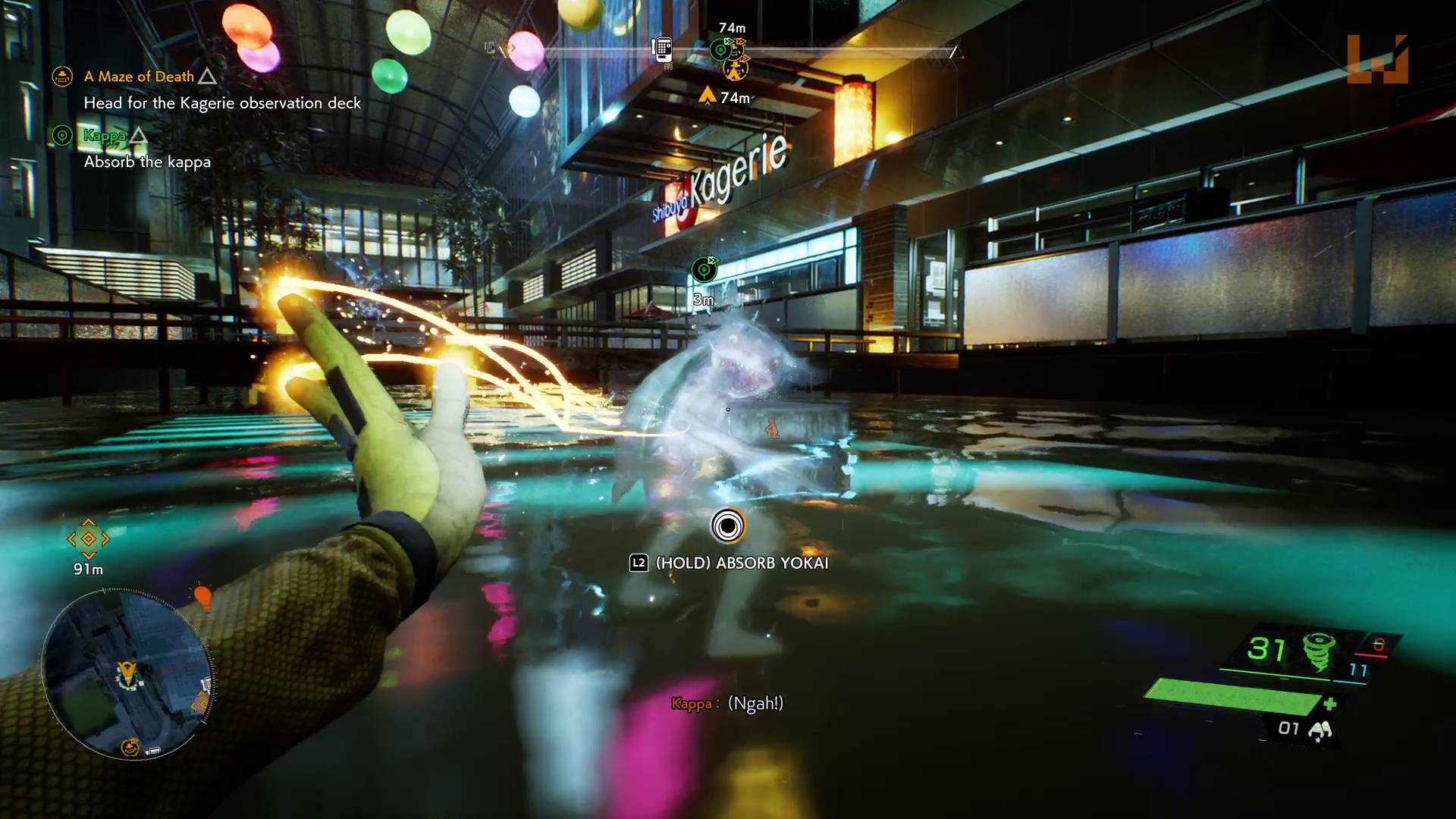Select the A Maze of Death quest title

[139, 76]
